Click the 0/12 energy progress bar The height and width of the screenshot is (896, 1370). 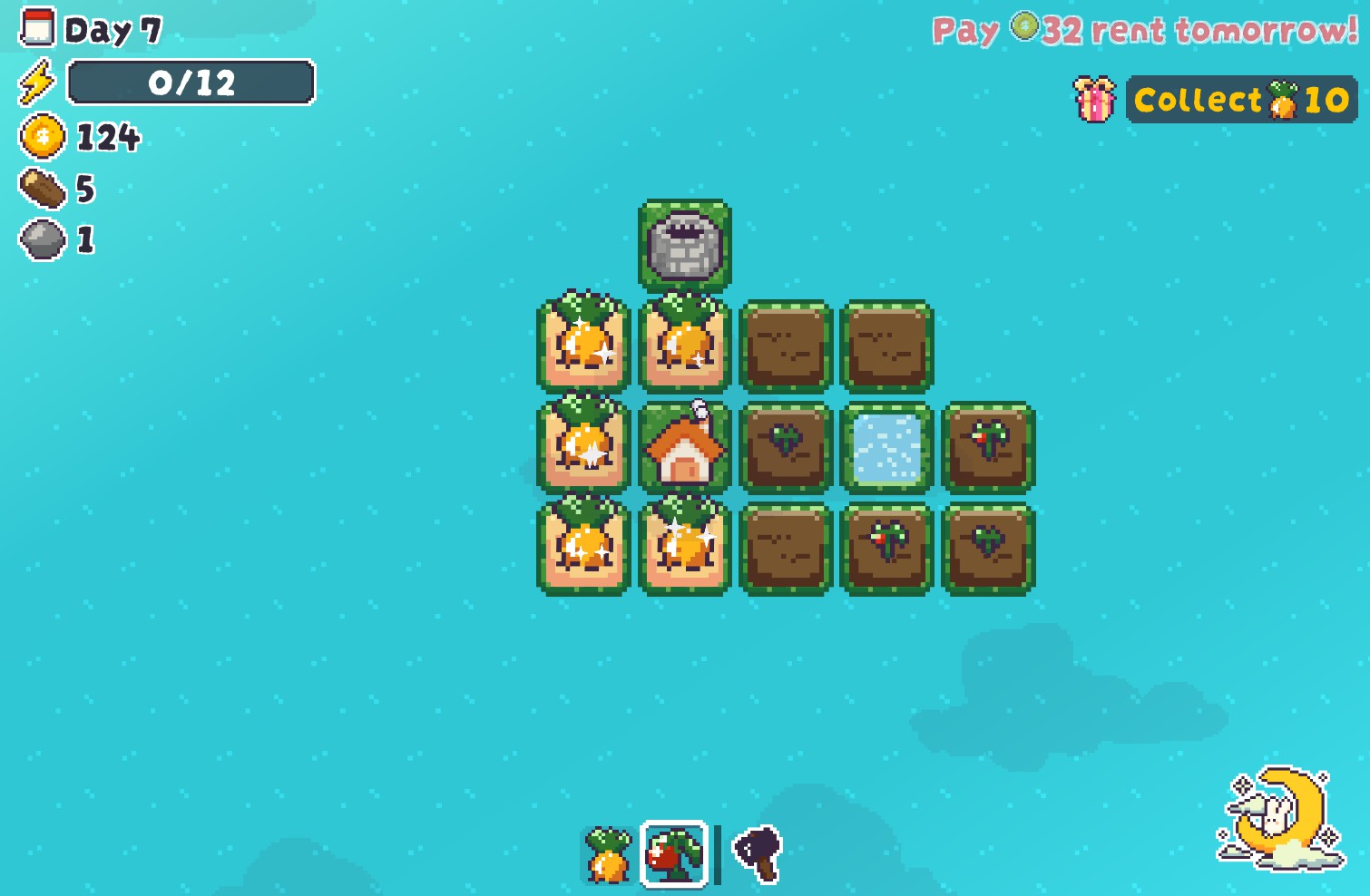point(191,83)
